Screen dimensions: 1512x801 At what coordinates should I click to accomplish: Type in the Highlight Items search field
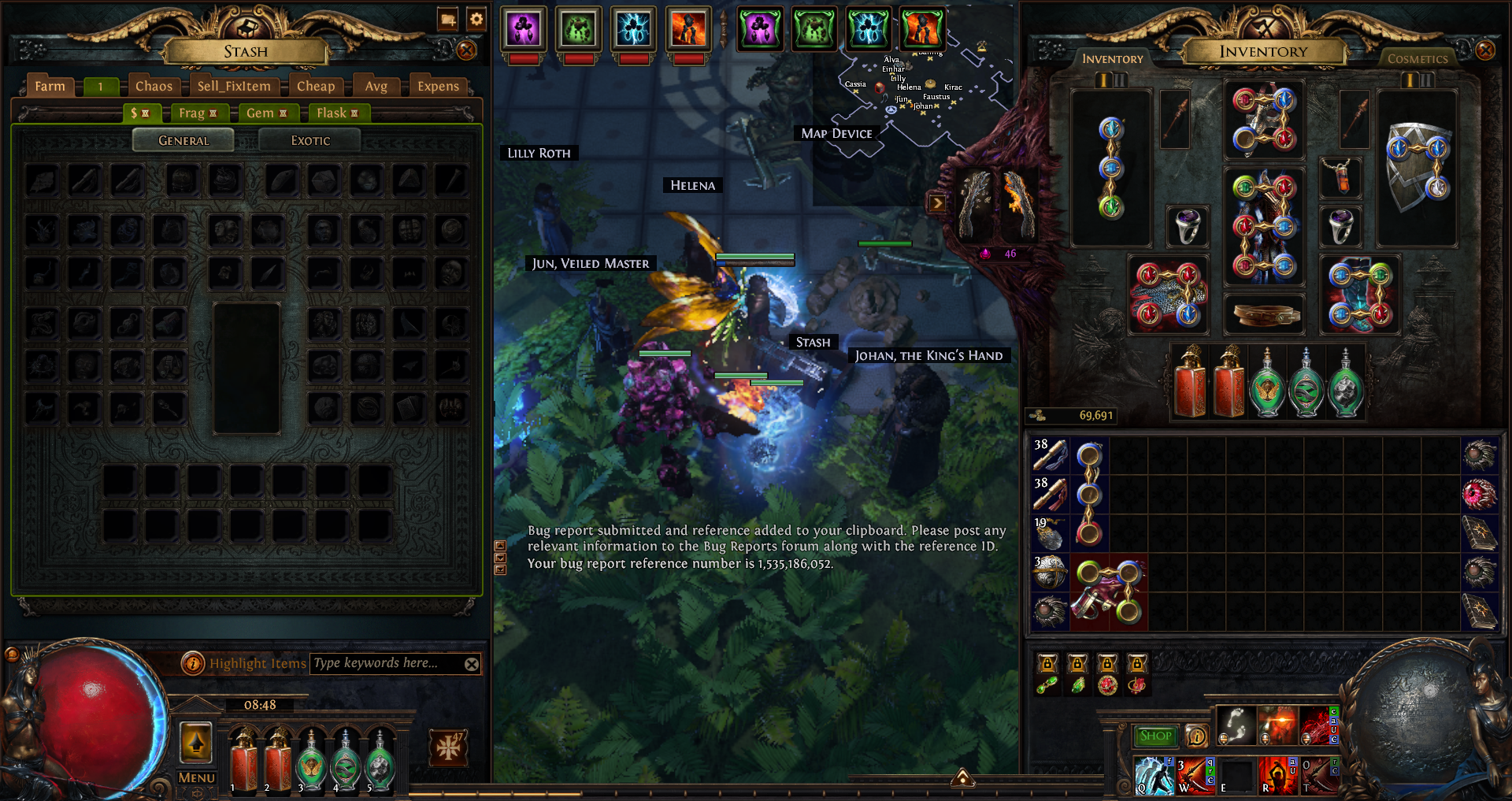386,663
